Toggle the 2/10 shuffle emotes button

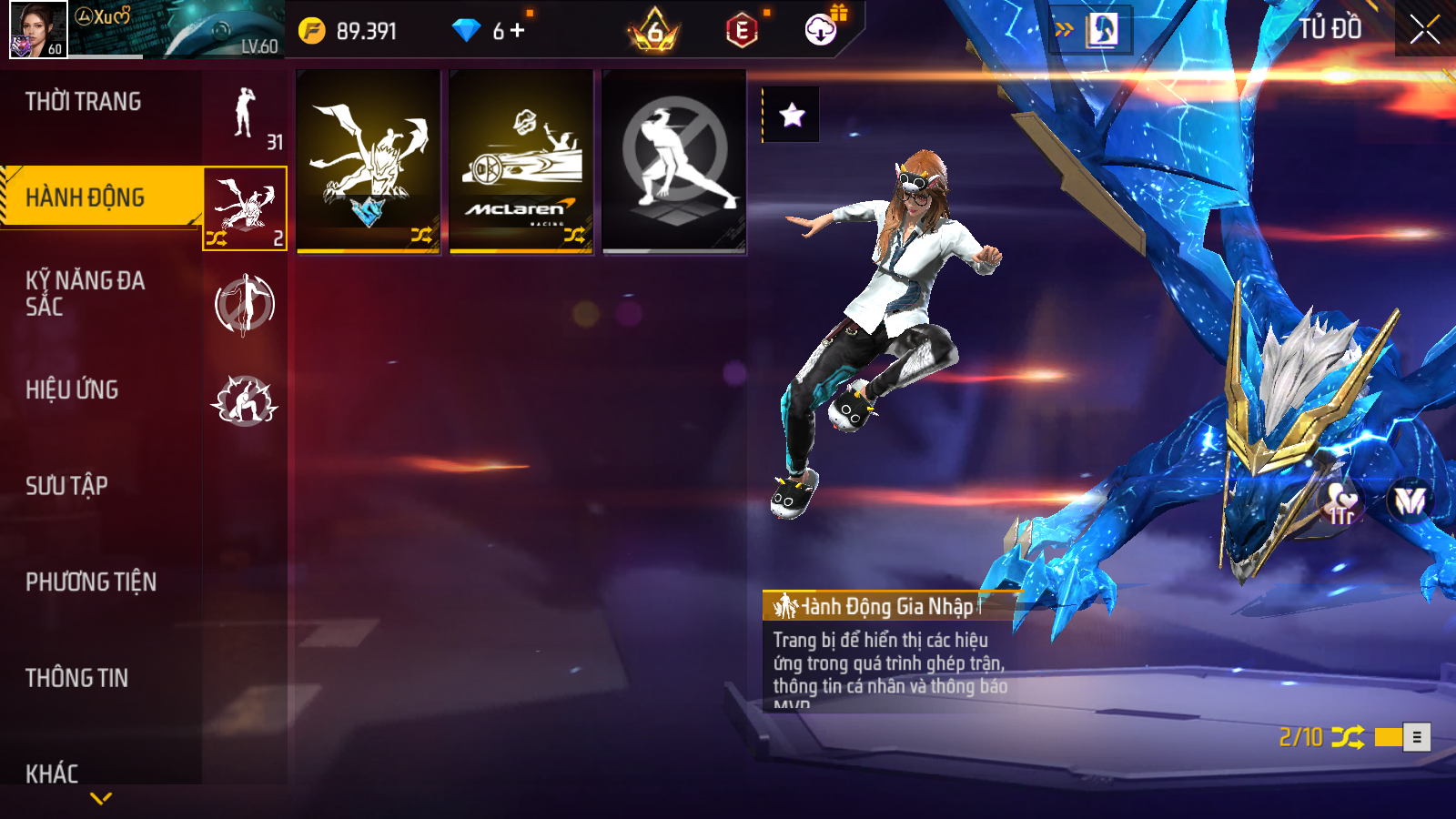pyautogui.click(x=1348, y=737)
